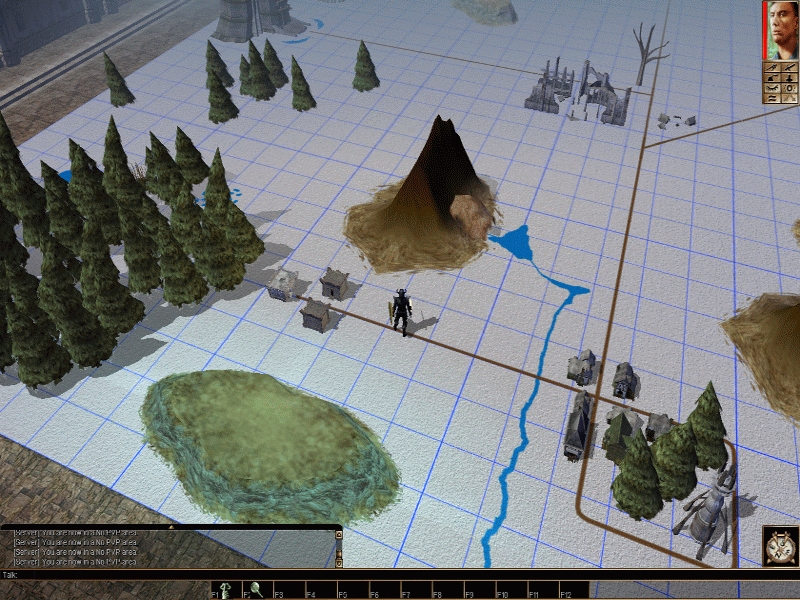The image size is (800, 600).
Task: Expand chat window with top arrow
Action: [339, 534]
